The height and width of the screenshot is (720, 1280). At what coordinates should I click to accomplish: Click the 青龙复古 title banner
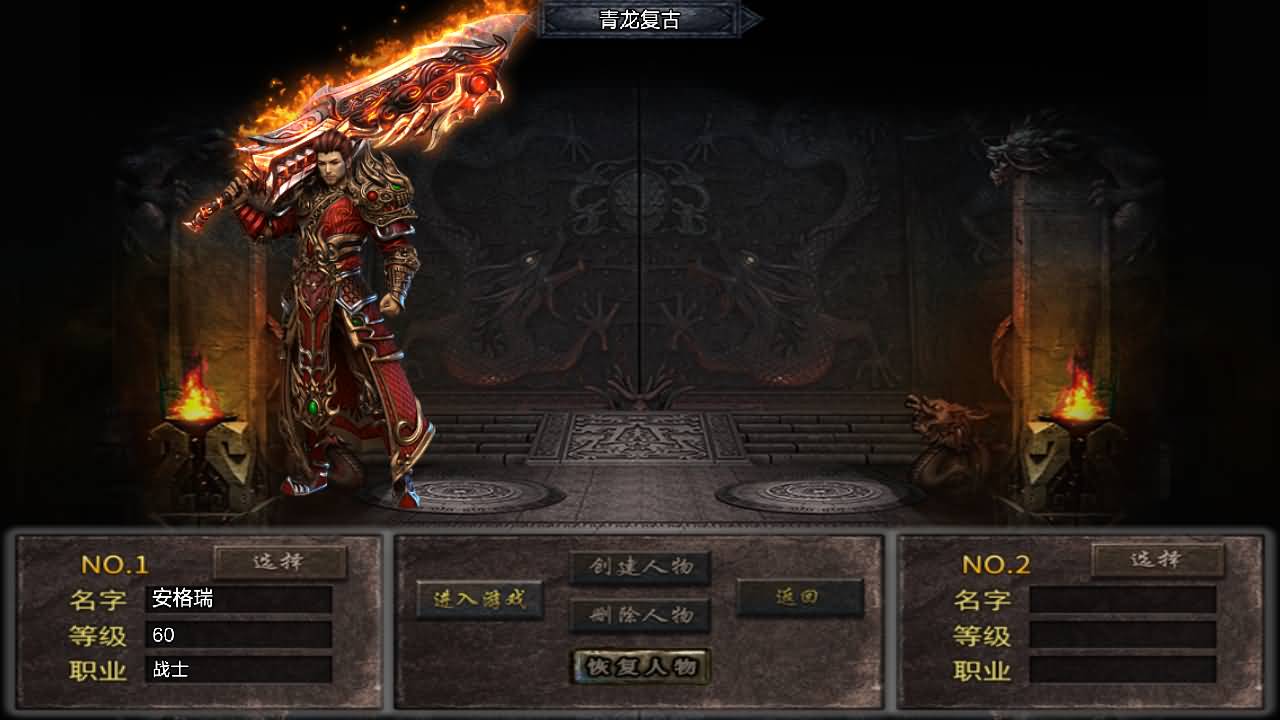click(x=640, y=17)
